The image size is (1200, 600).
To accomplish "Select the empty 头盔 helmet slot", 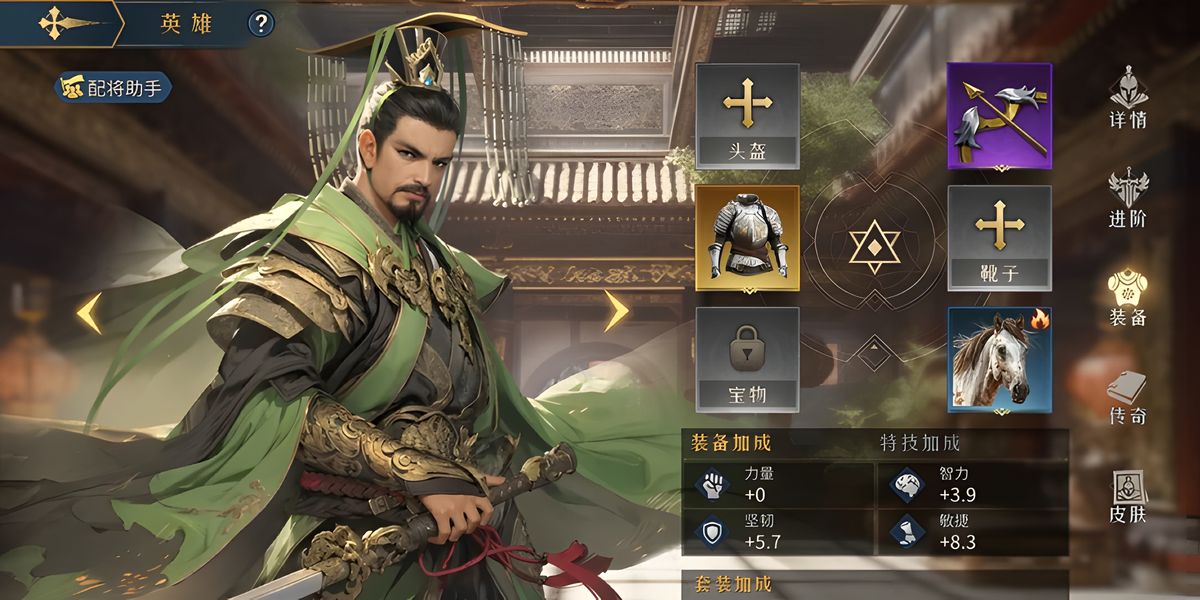I will tap(747, 116).
